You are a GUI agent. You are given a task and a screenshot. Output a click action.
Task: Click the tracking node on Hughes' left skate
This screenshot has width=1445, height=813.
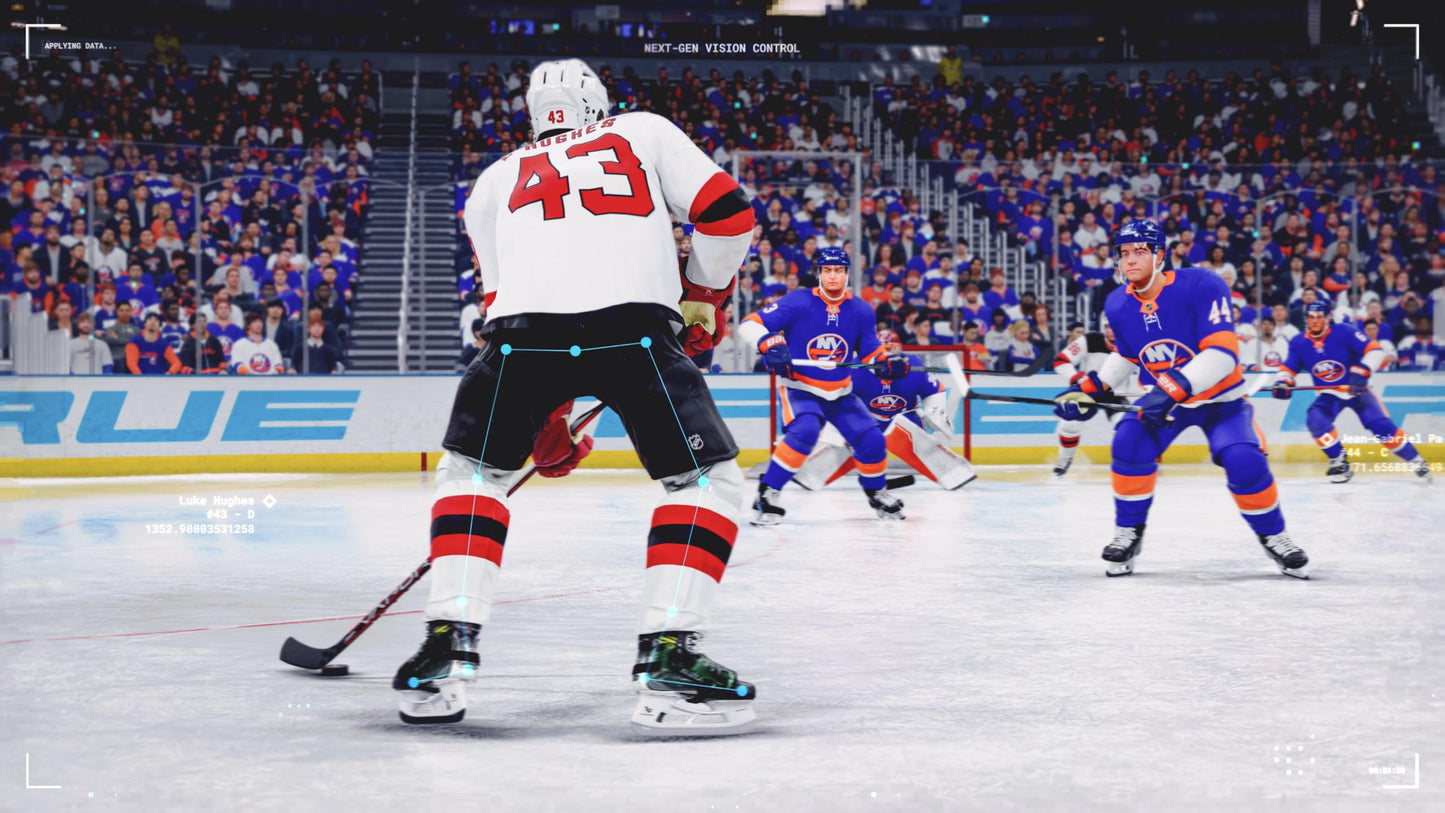pos(744,688)
